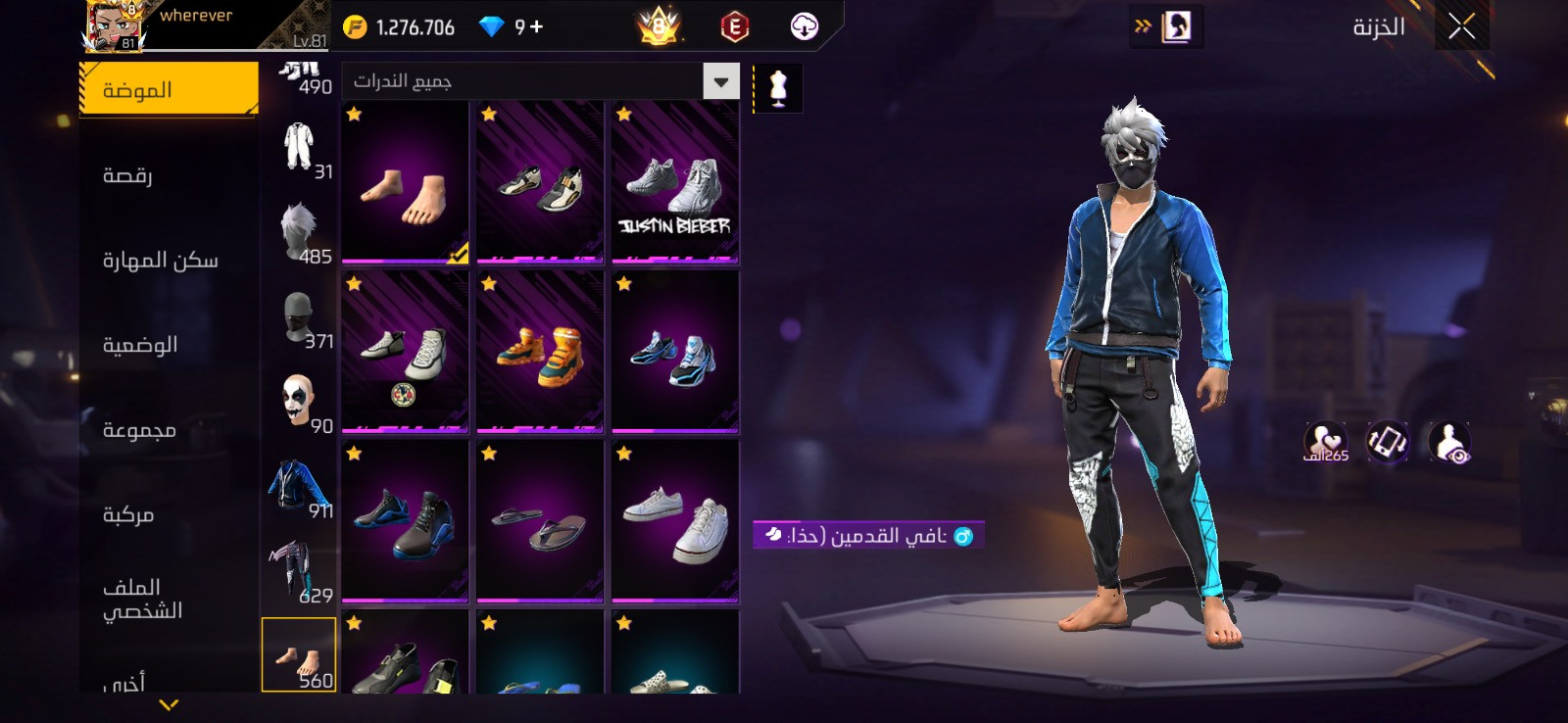Screen dimensions: 1568x723
Task: Switch to the مجموعة collection tab
Action: tap(139, 430)
